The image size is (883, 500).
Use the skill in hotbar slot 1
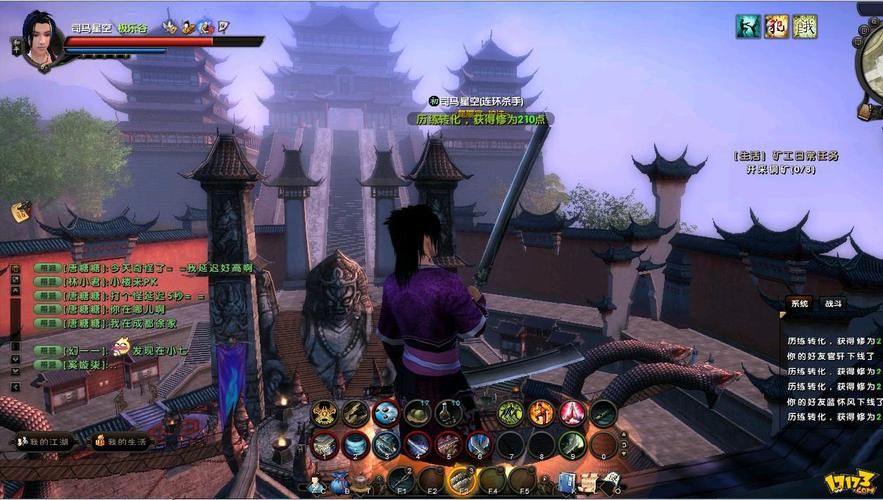323,445
